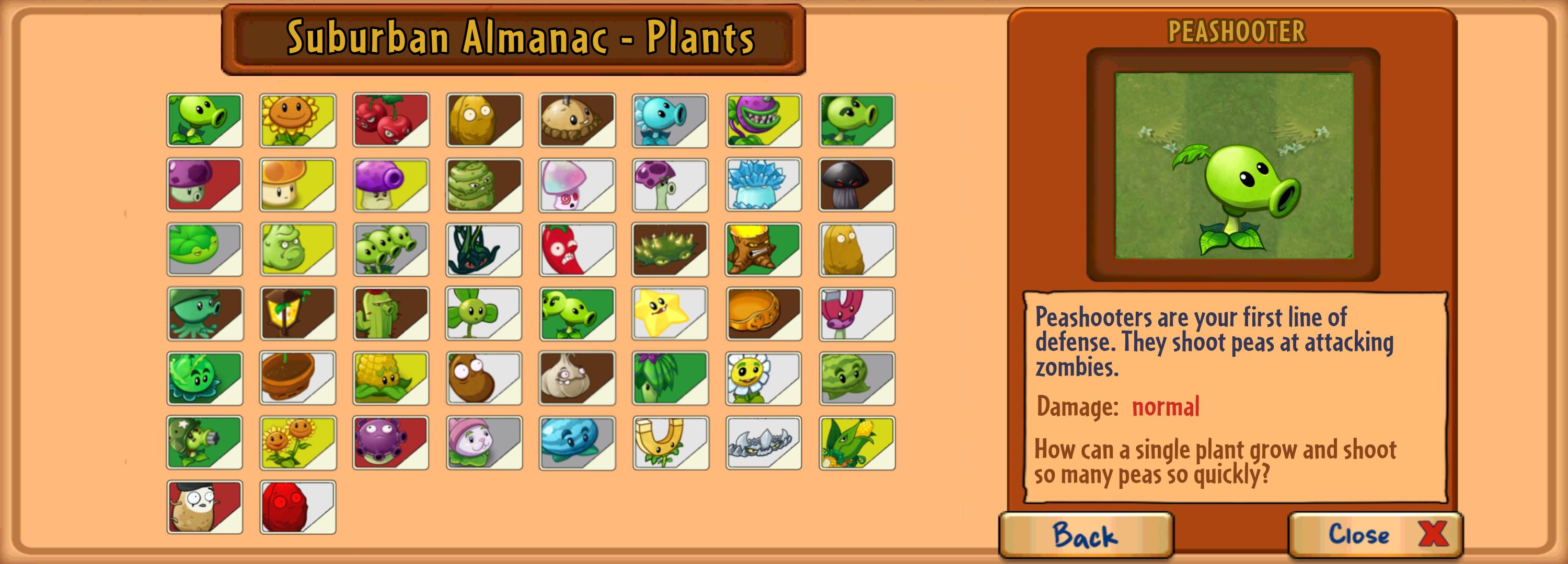Select the Cactus tile
1568x564 pixels.
(389, 313)
